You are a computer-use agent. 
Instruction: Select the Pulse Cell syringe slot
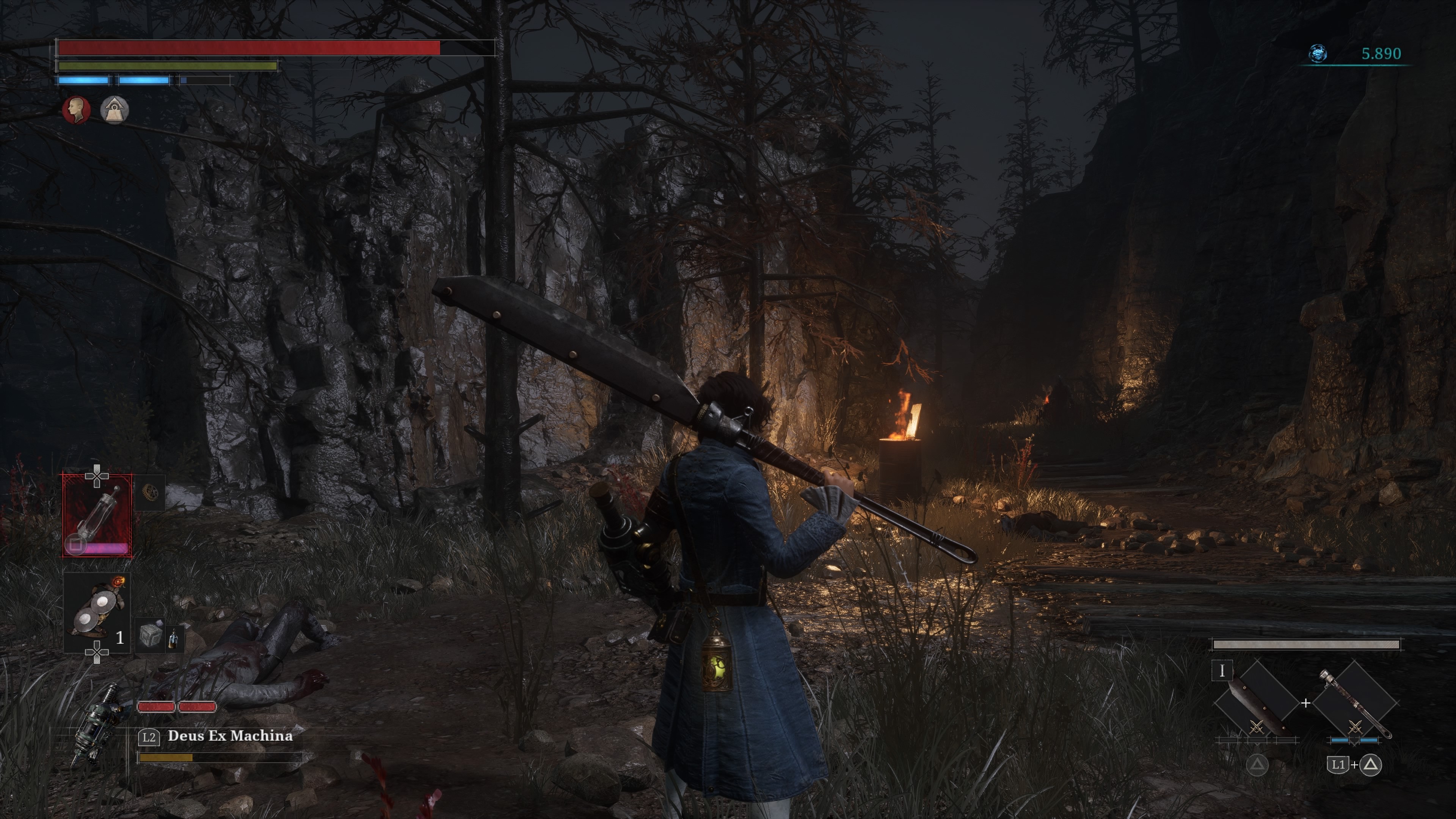(x=97, y=515)
